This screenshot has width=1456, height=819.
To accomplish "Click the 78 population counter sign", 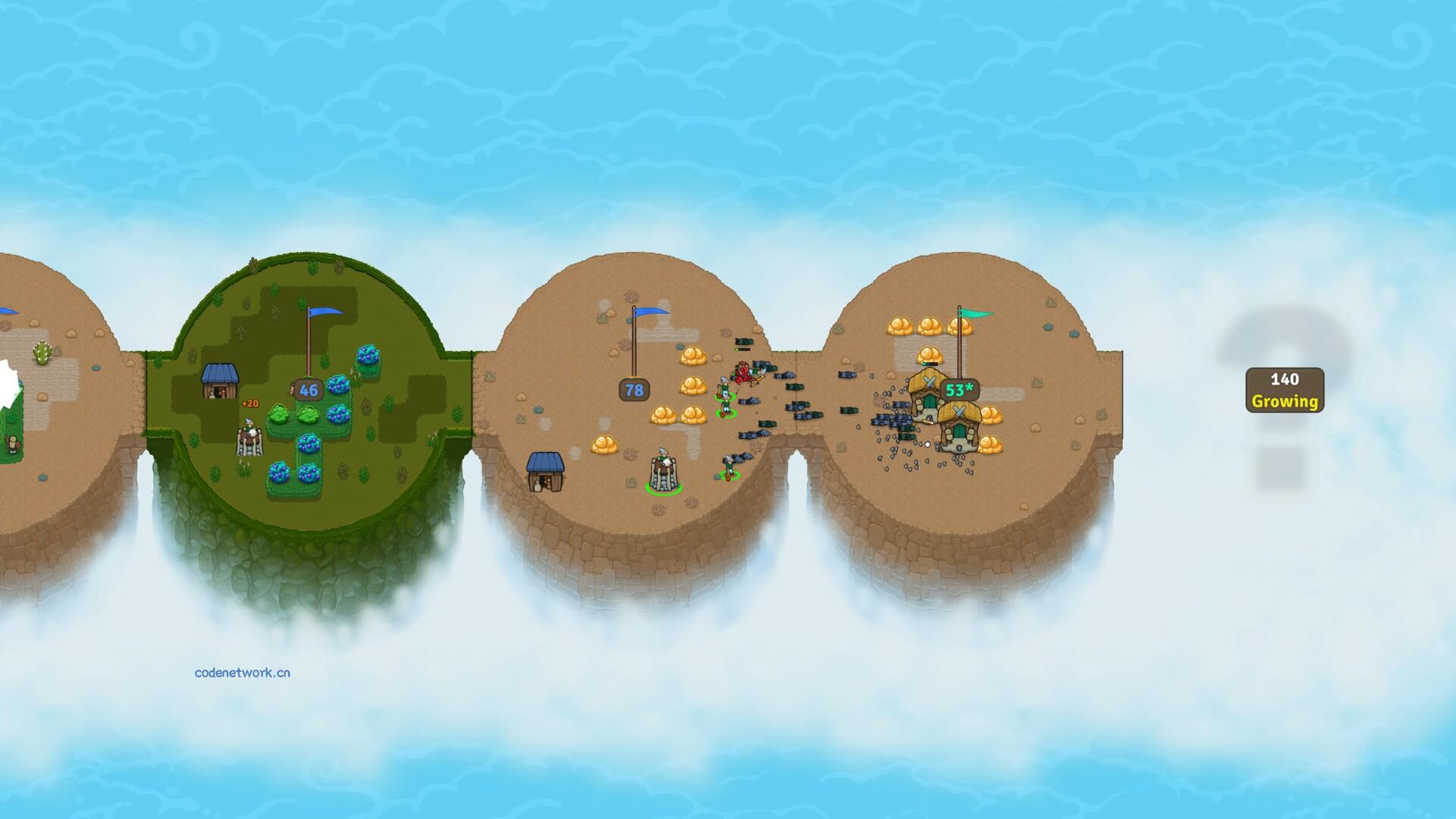I will (x=634, y=390).
